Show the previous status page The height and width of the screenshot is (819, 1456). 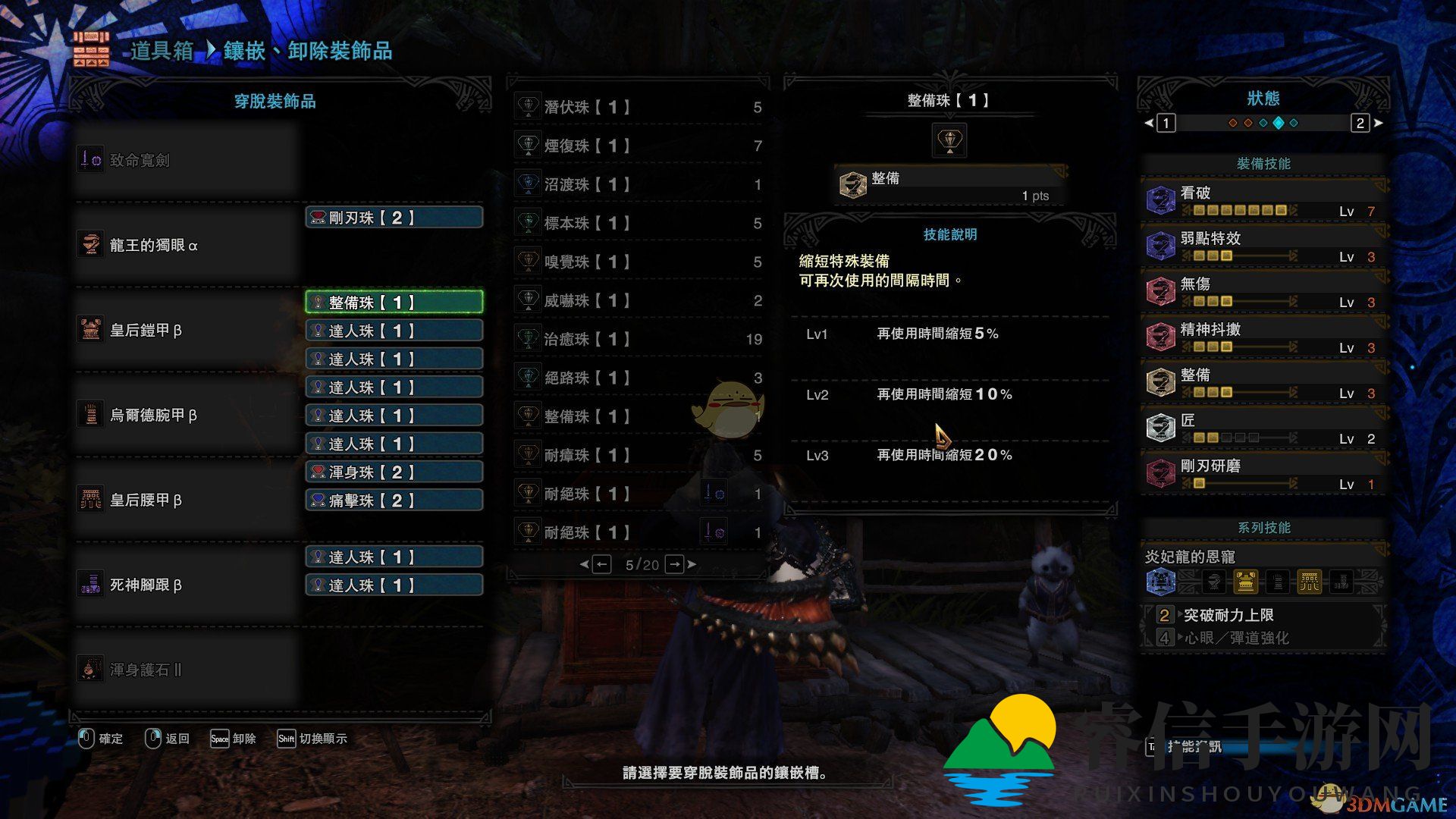[x=1166, y=123]
